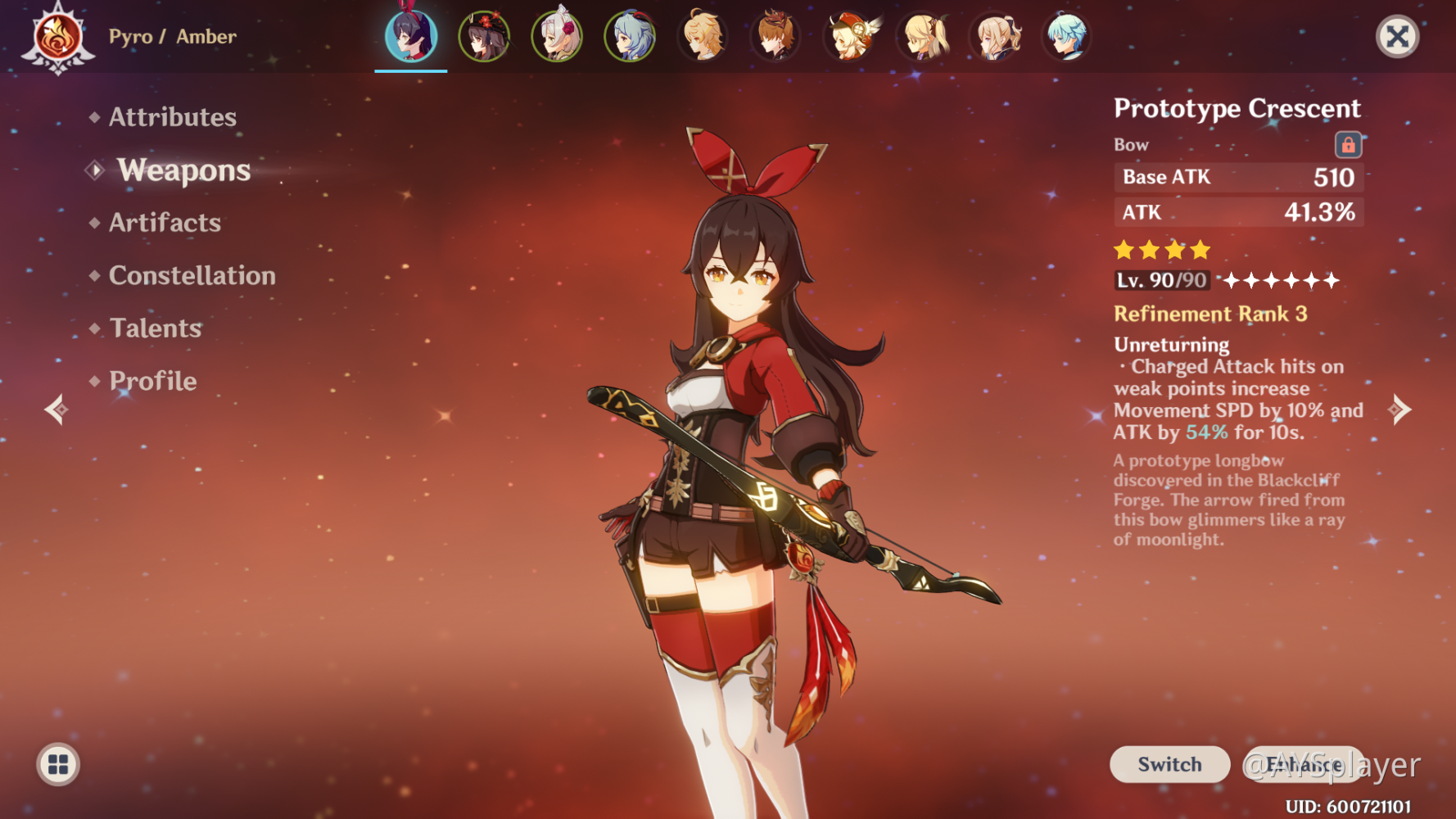Viewport: 1456px width, 819px height.
Task: Advance to the next character arrow
Action: (1400, 409)
